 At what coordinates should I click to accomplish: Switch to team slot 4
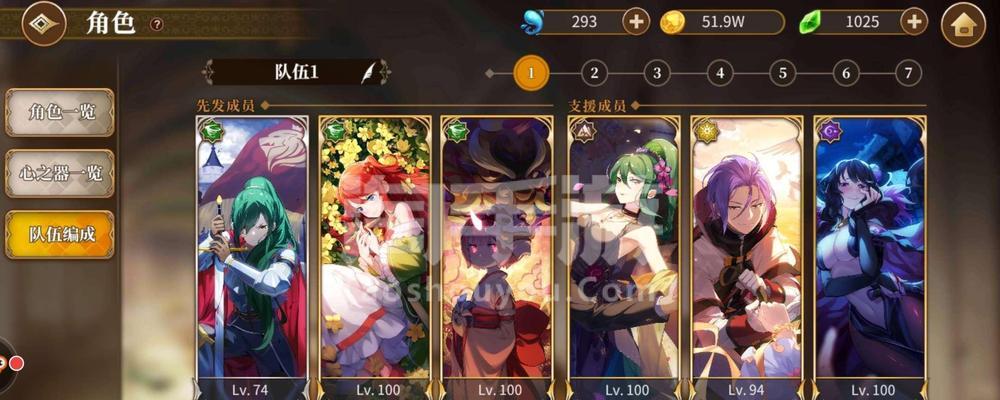tap(720, 72)
